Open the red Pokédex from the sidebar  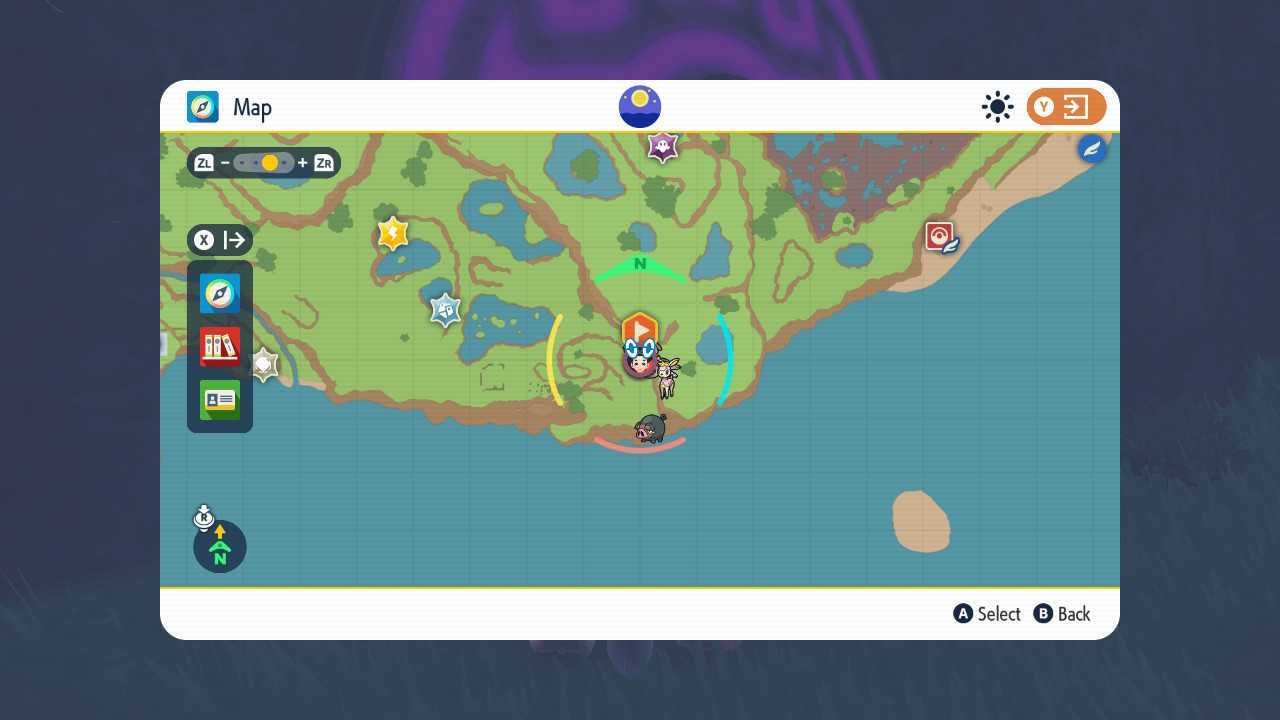(220, 346)
